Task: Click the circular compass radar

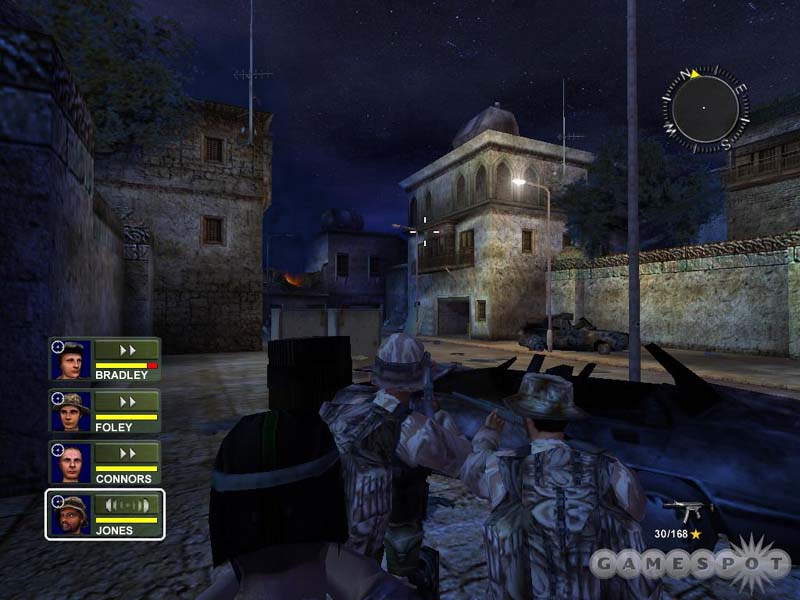Action: point(704,108)
